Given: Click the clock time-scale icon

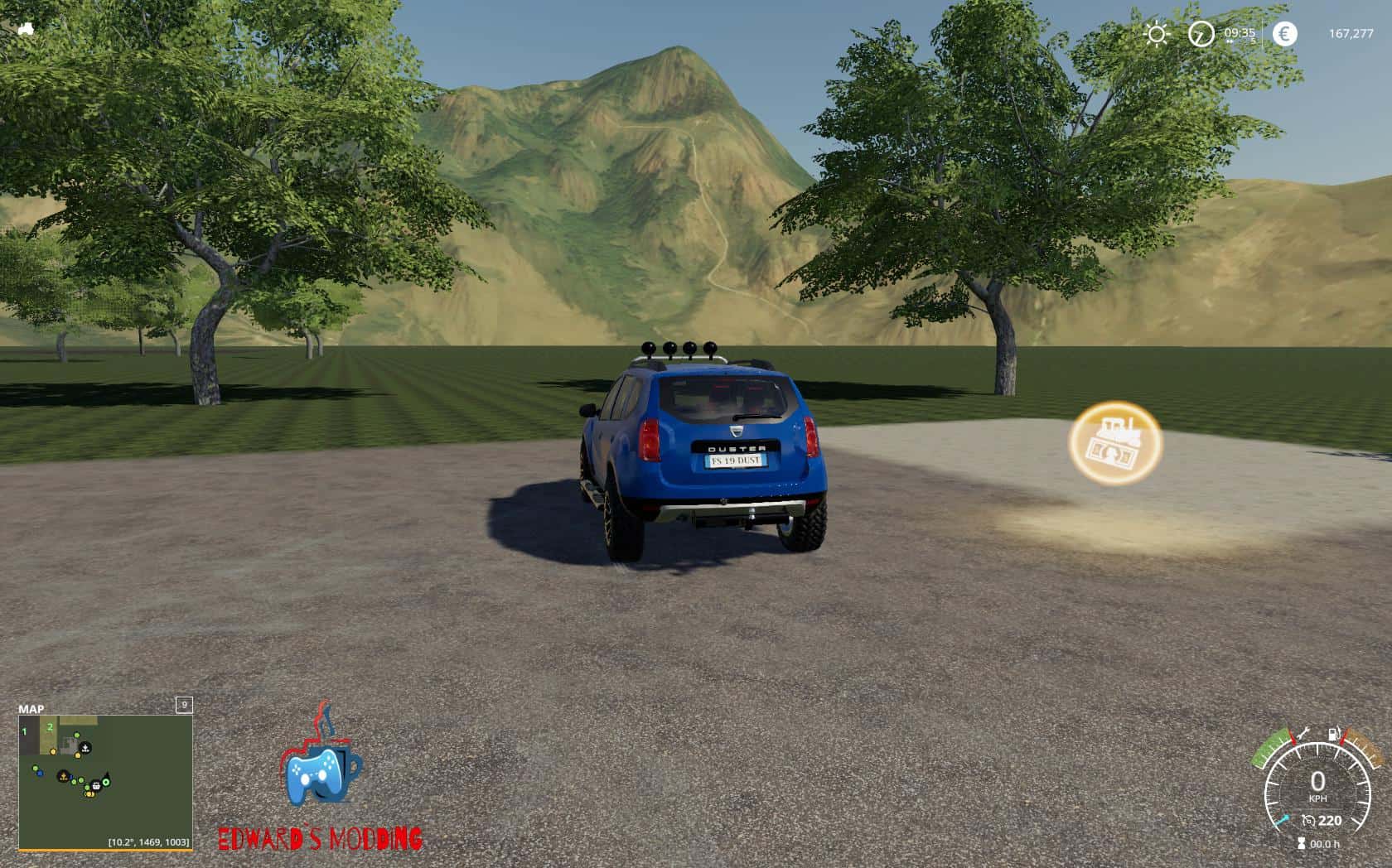Looking at the screenshot, I should tap(1201, 34).
